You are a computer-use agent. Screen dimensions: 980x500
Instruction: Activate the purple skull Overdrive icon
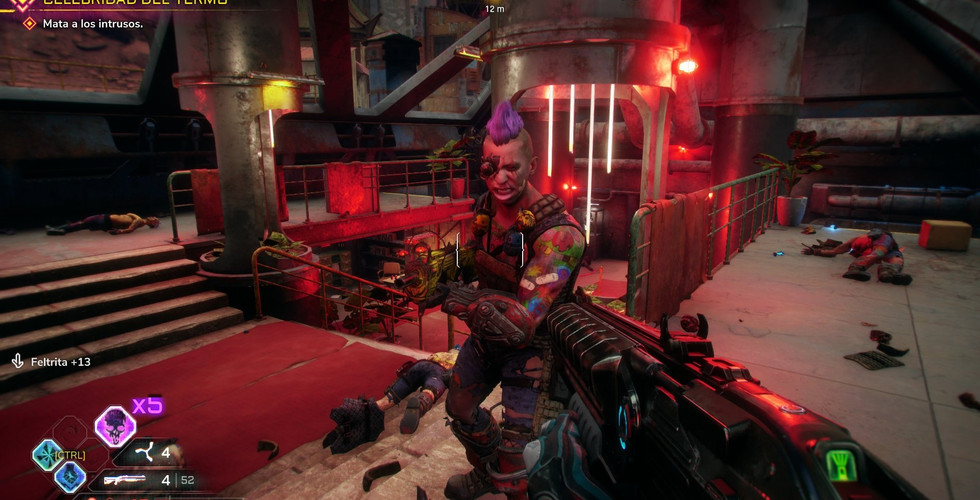click(115, 427)
